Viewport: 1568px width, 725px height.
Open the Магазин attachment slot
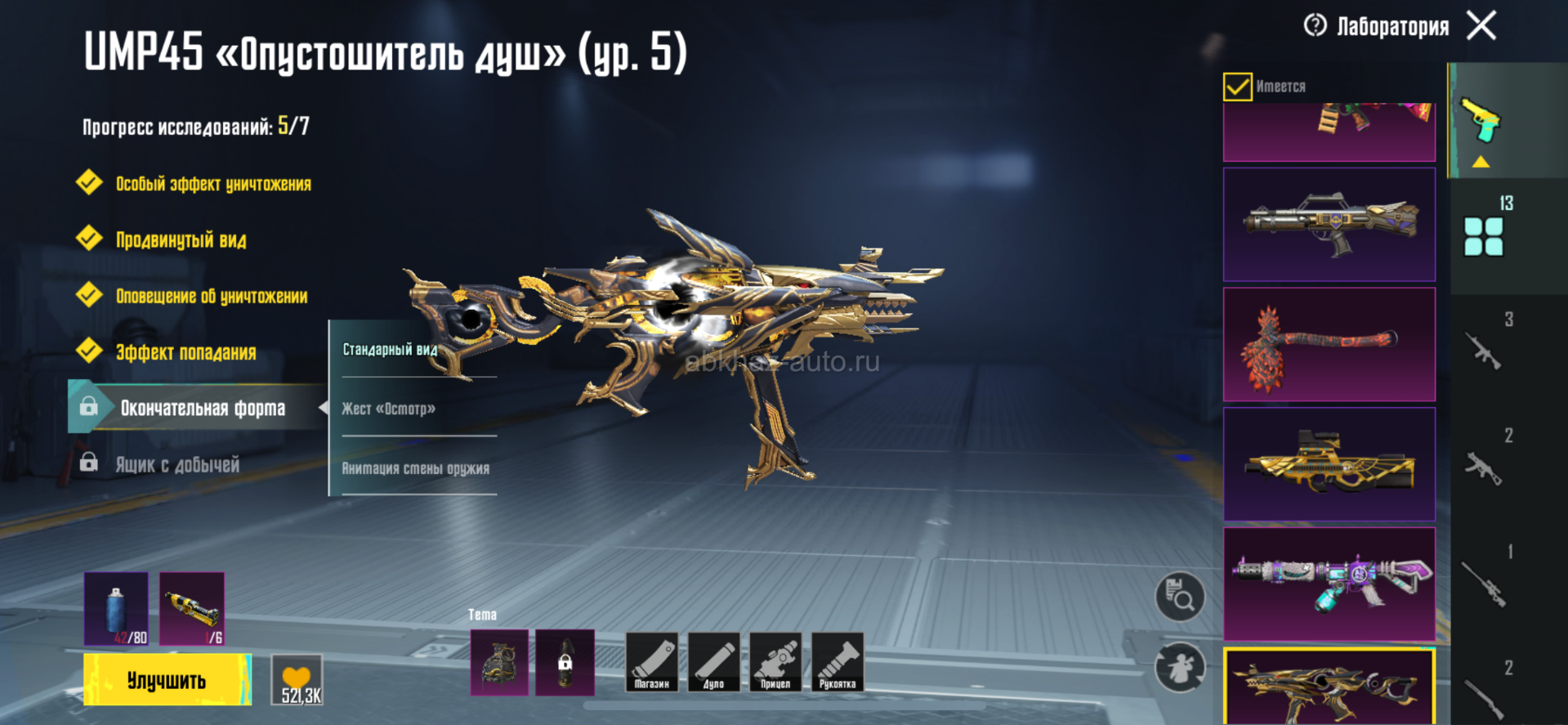coord(651,662)
